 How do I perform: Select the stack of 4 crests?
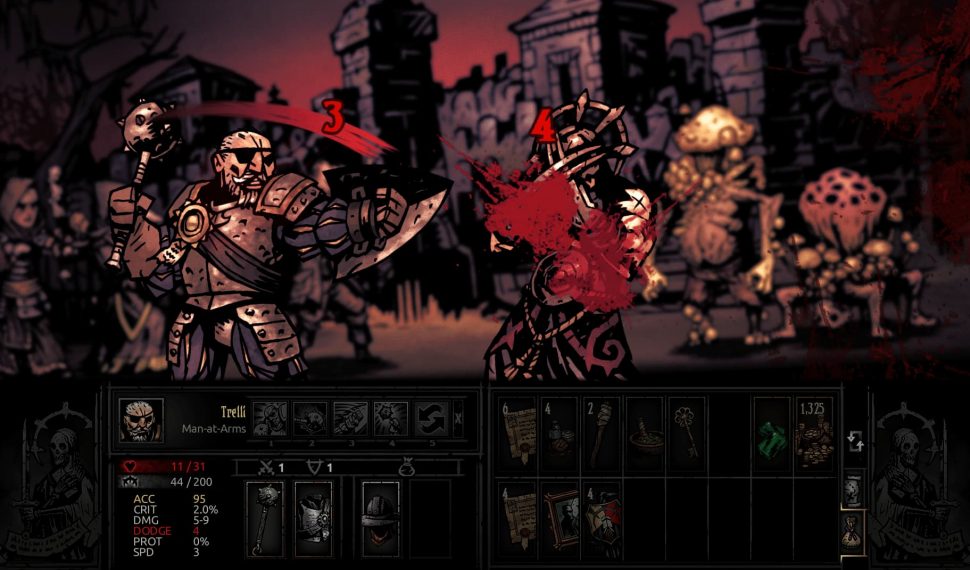tap(602, 517)
